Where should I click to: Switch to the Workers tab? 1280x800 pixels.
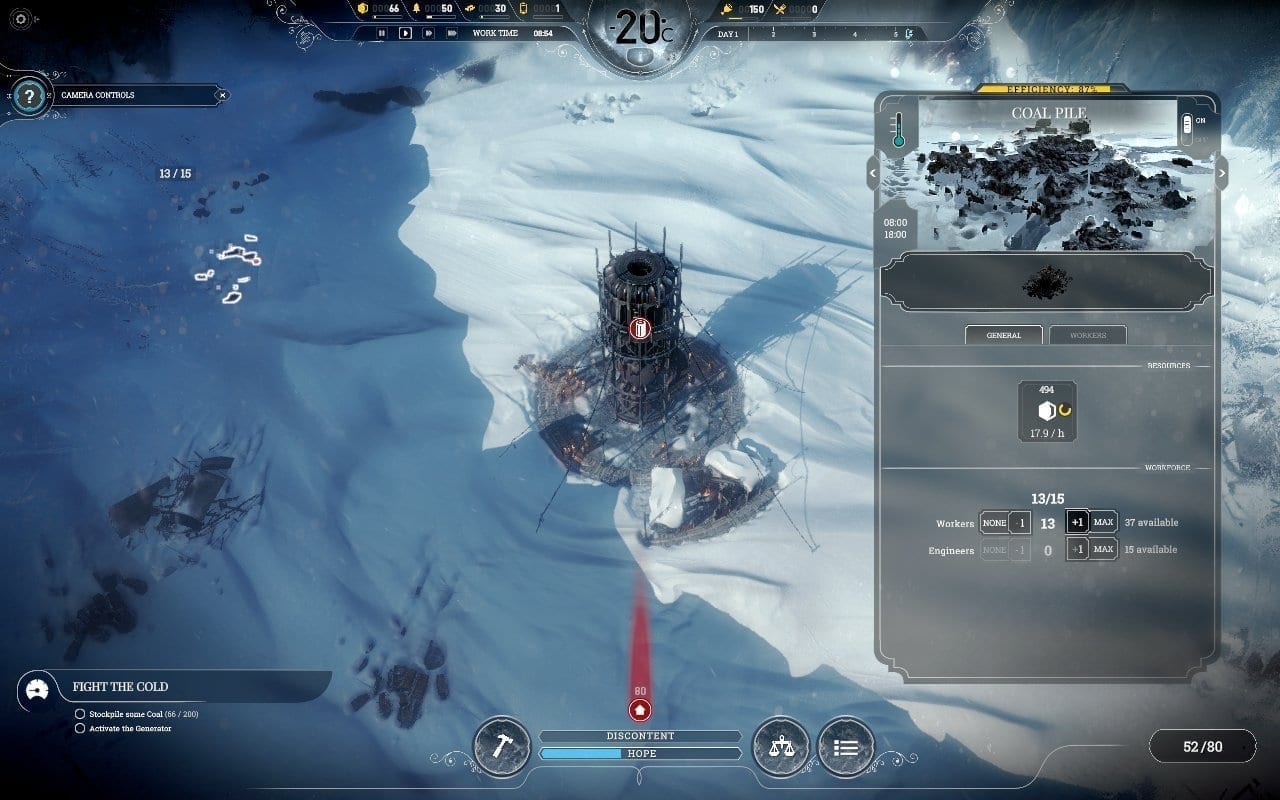click(x=1088, y=335)
